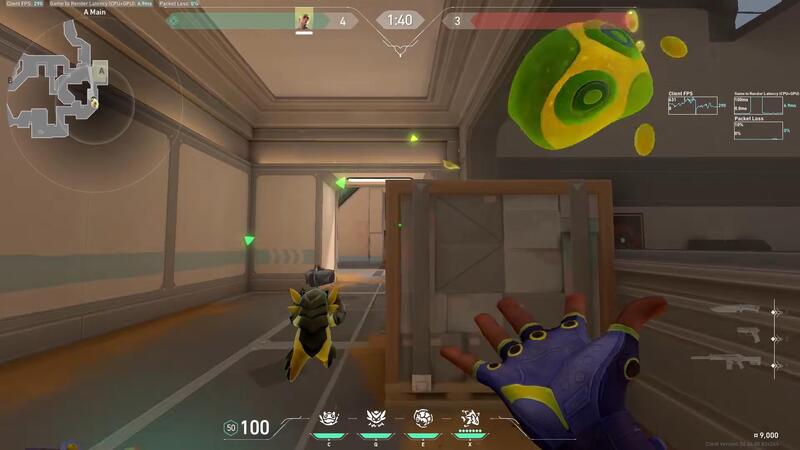
Task: Select the A site marker on minimap
Action: coord(100,71)
